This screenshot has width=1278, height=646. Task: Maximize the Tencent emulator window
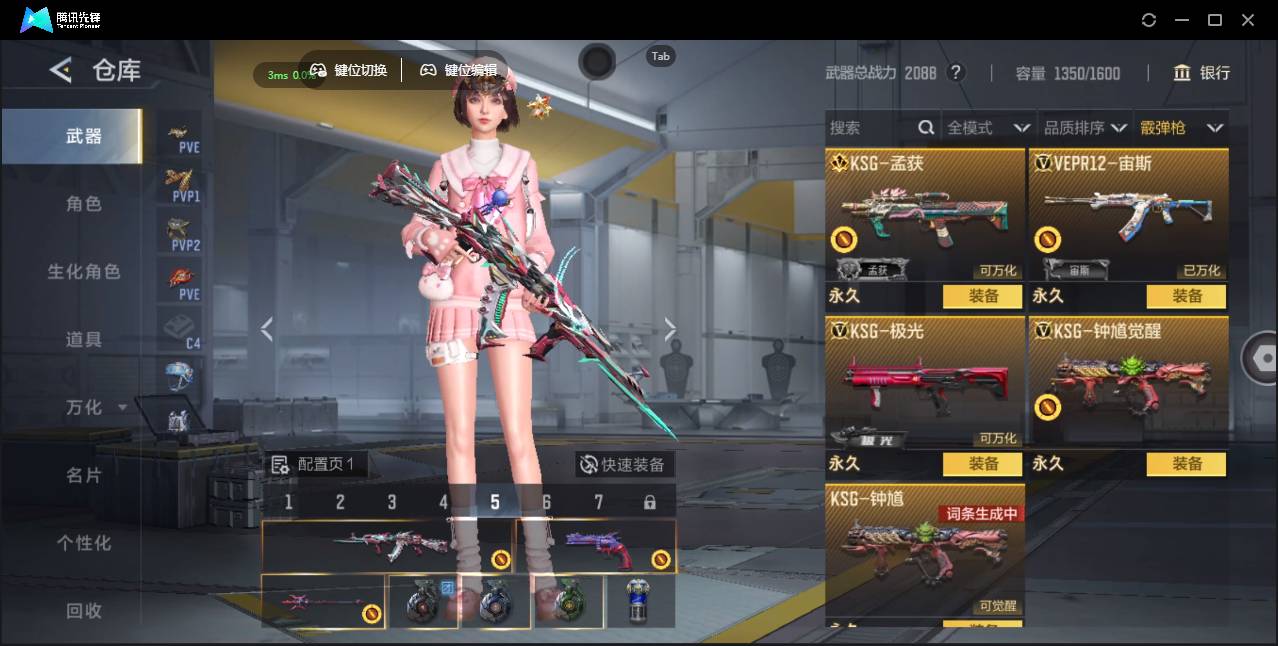tap(1215, 20)
